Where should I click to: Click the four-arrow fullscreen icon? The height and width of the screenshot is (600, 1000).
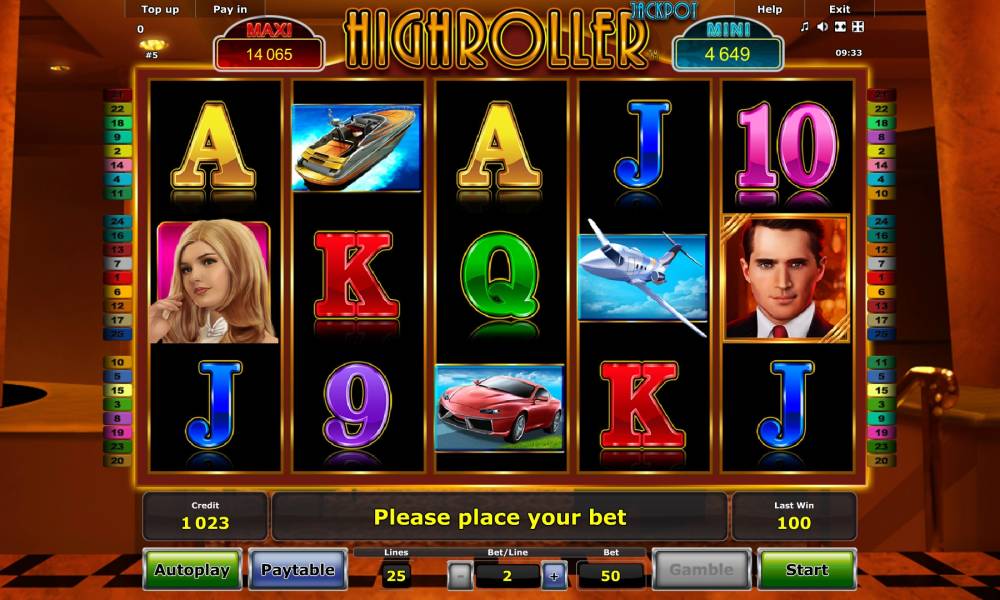(857, 27)
